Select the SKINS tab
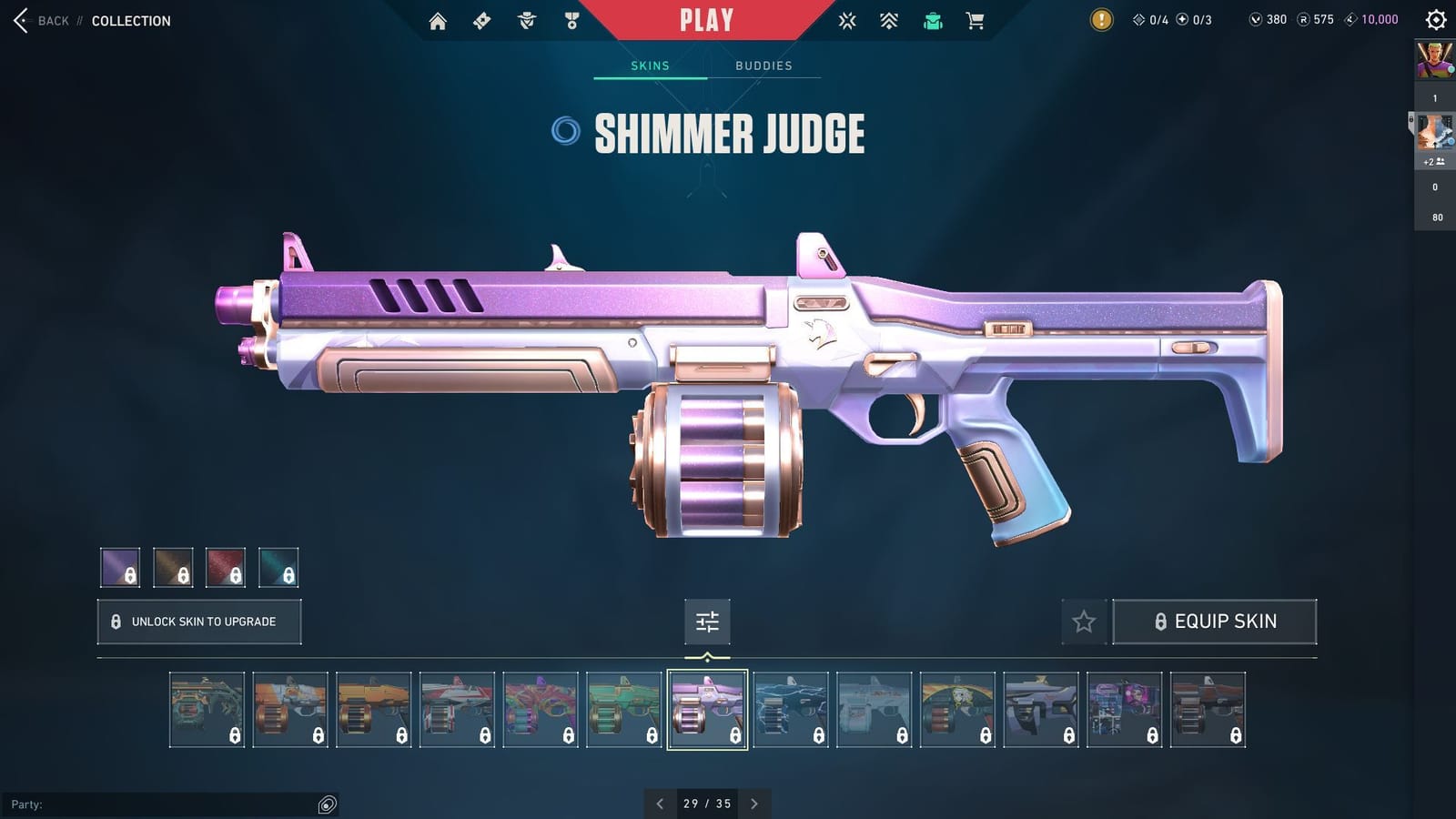Viewport: 1456px width, 819px height. 651,65
